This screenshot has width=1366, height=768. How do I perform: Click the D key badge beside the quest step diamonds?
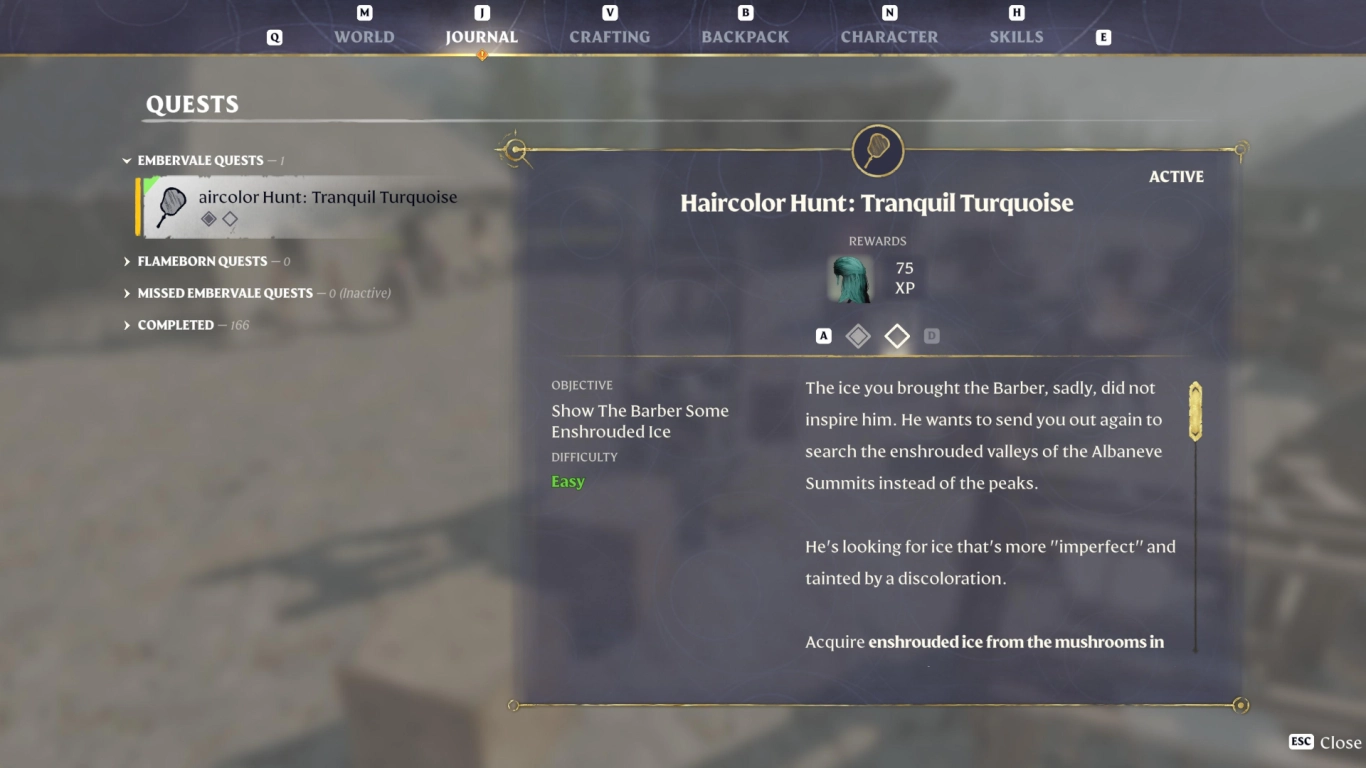coord(932,336)
